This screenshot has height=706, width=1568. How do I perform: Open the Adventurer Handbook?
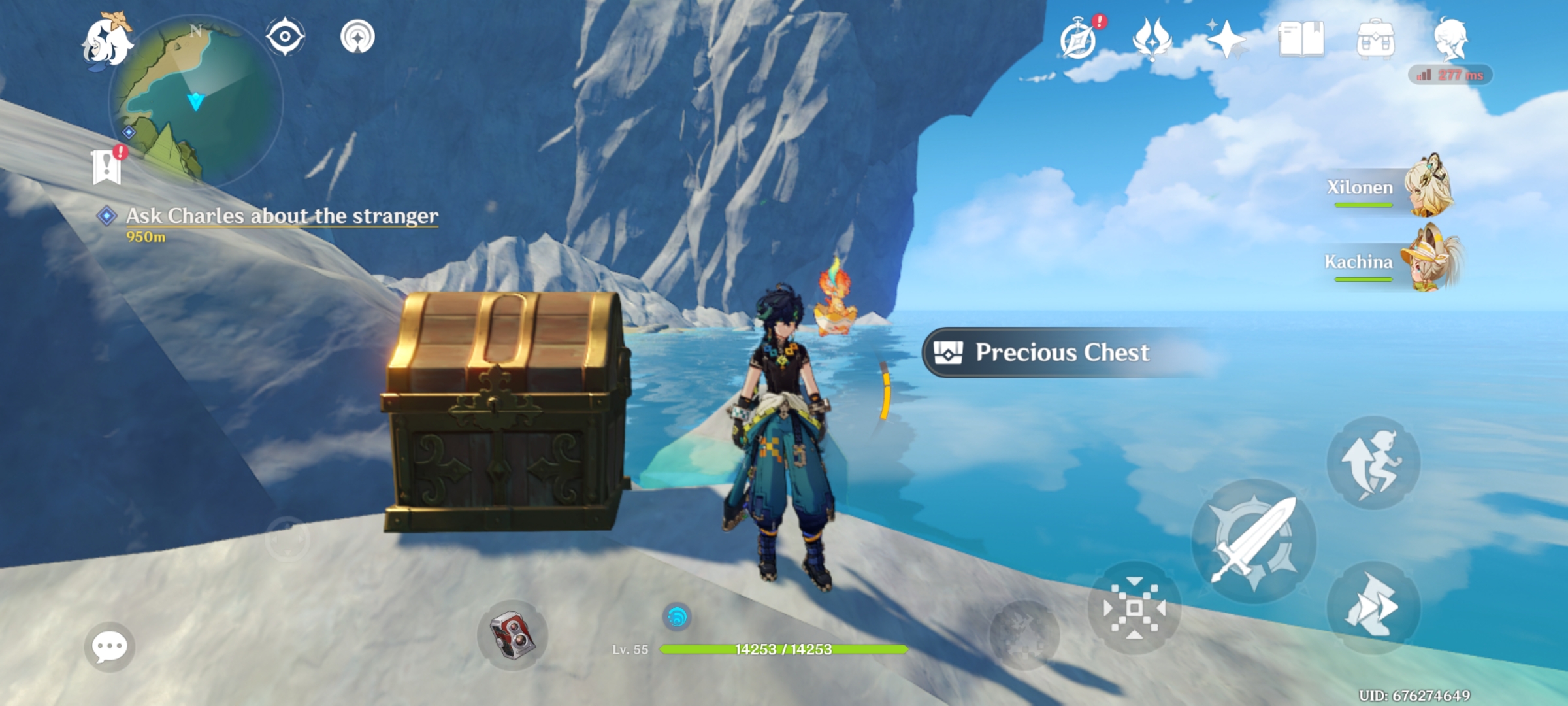click(x=1304, y=41)
